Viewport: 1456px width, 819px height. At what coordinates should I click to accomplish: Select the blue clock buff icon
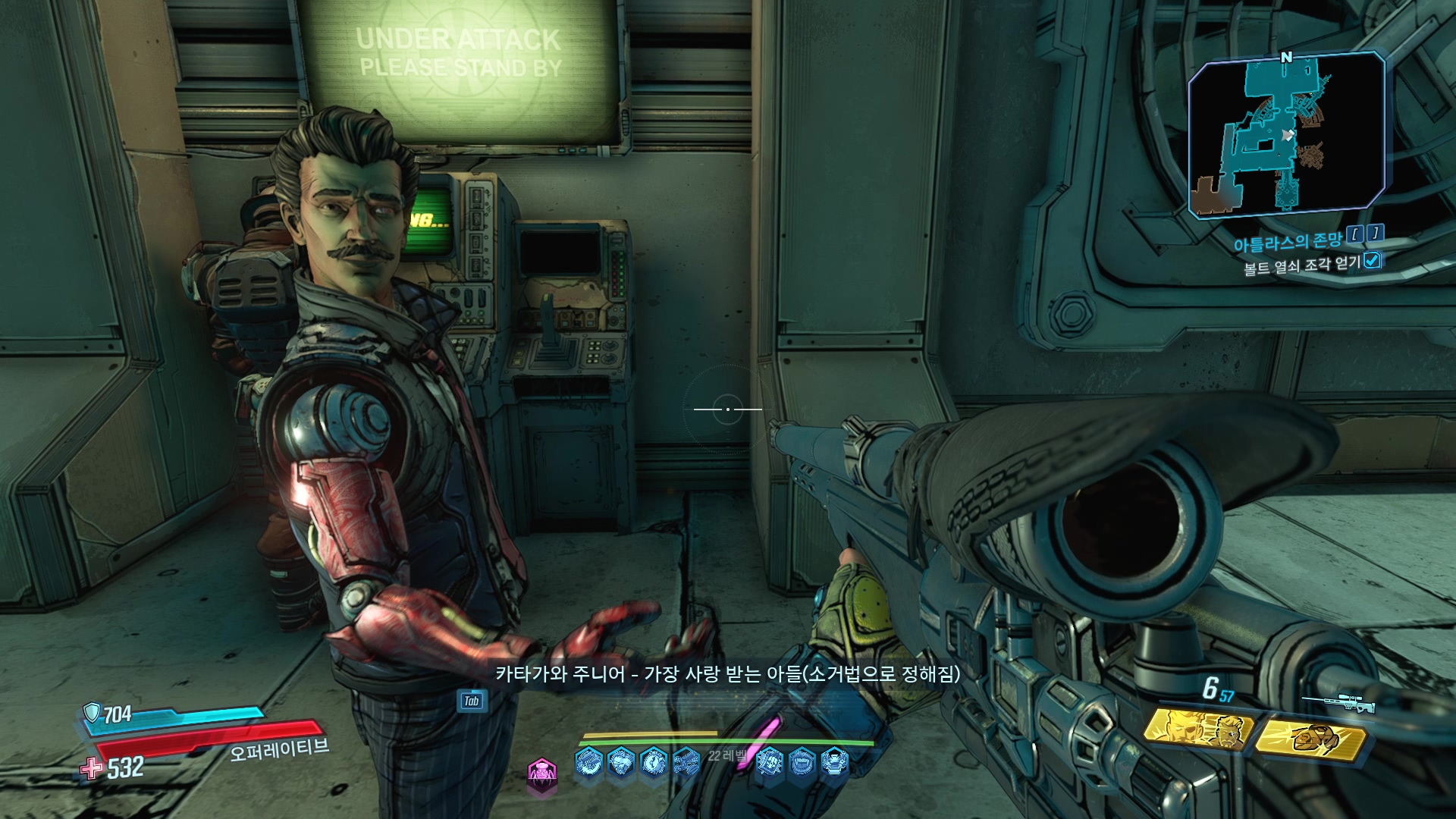point(654,761)
